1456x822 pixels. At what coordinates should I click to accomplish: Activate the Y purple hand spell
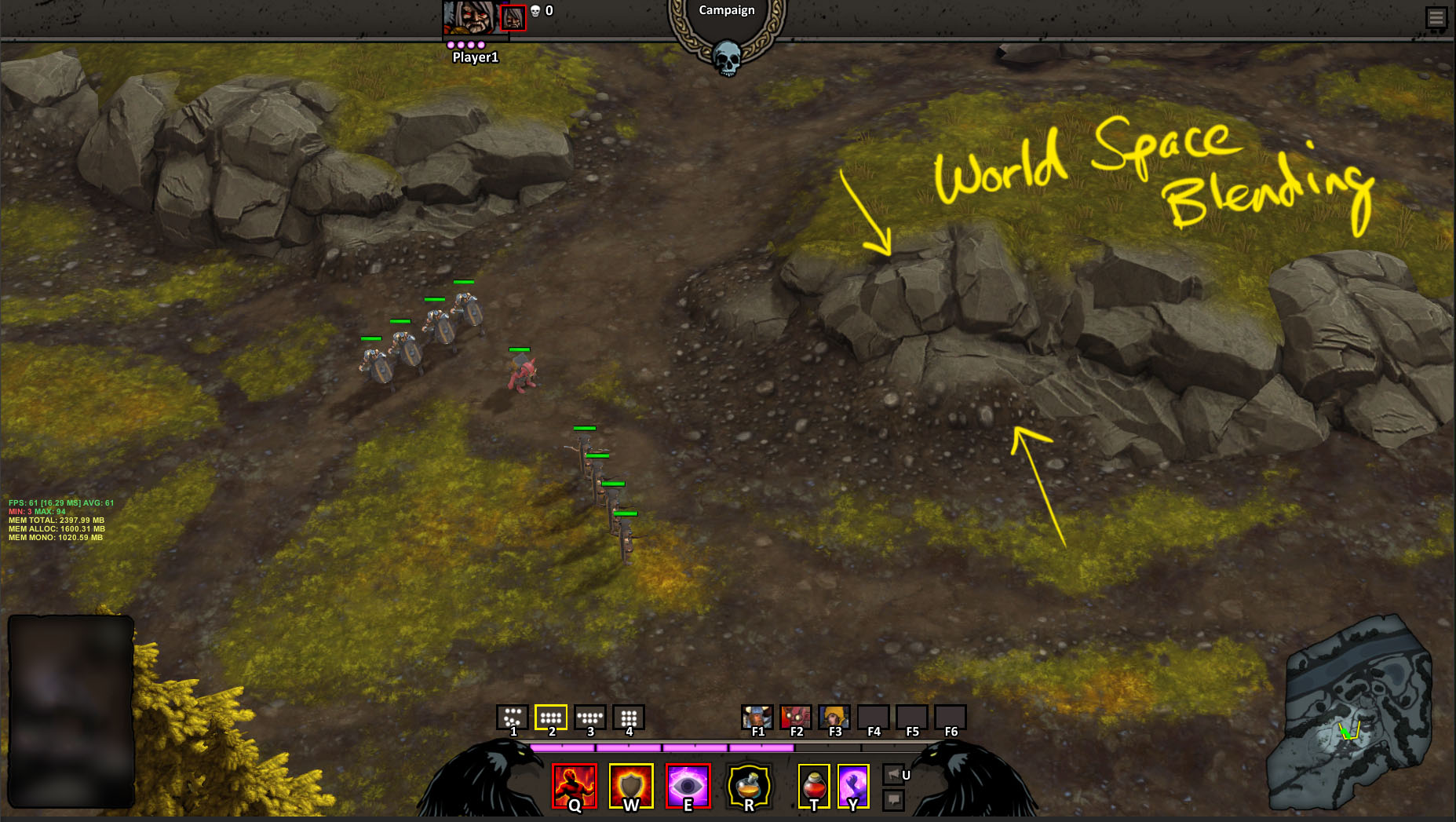(x=853, y=785)
